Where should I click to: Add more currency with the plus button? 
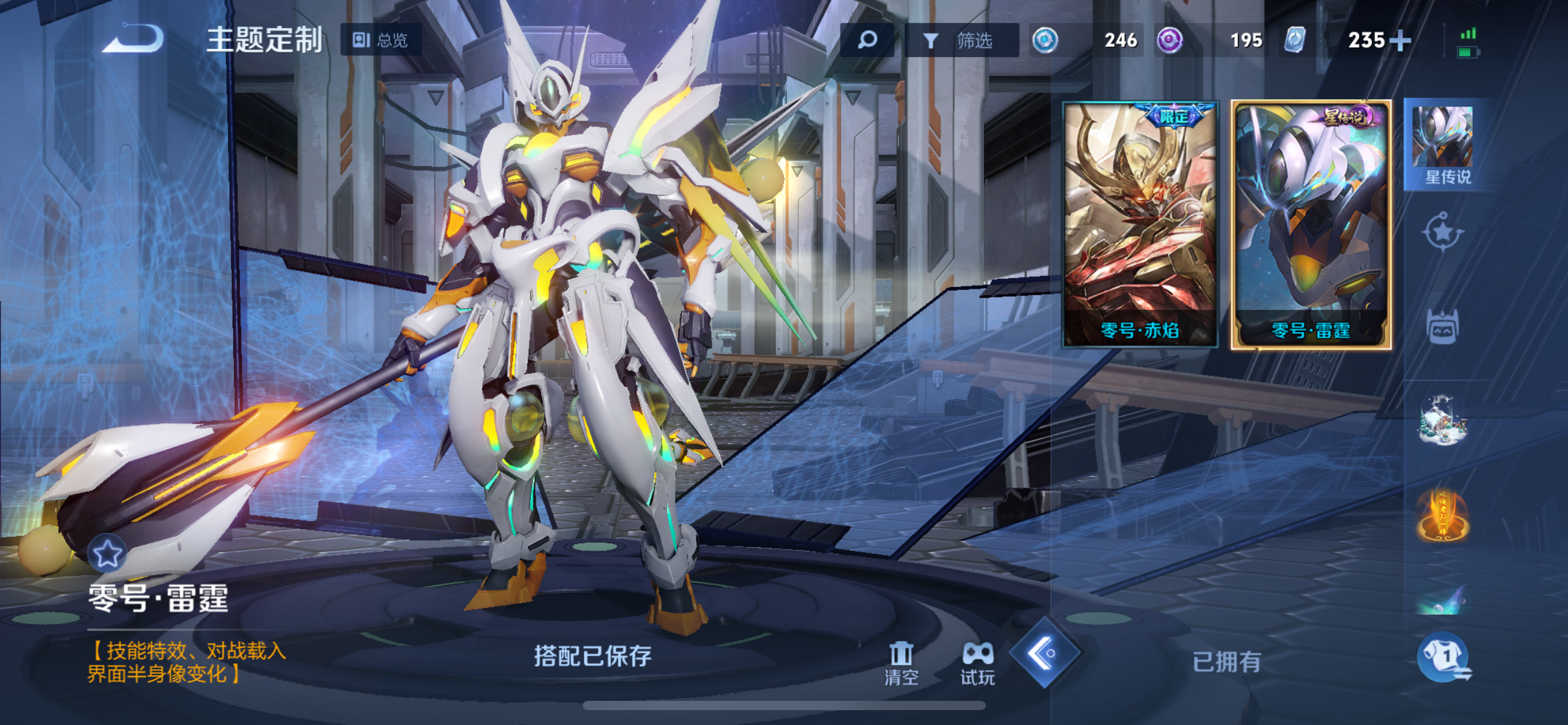coord(1400,41)
